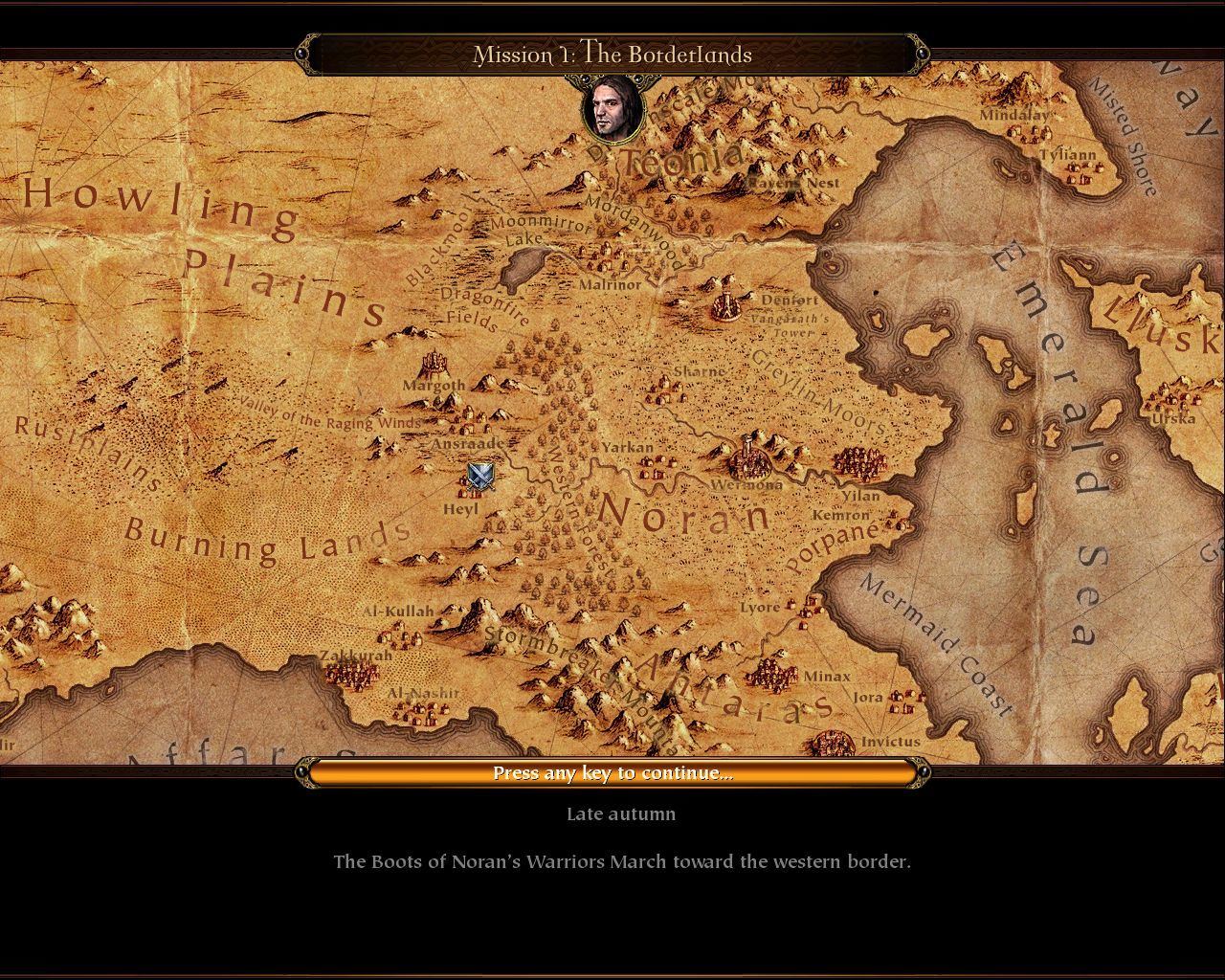Click the mission text about Noran's Warriors marching
1225x980 pixels.
coord(622,861)
